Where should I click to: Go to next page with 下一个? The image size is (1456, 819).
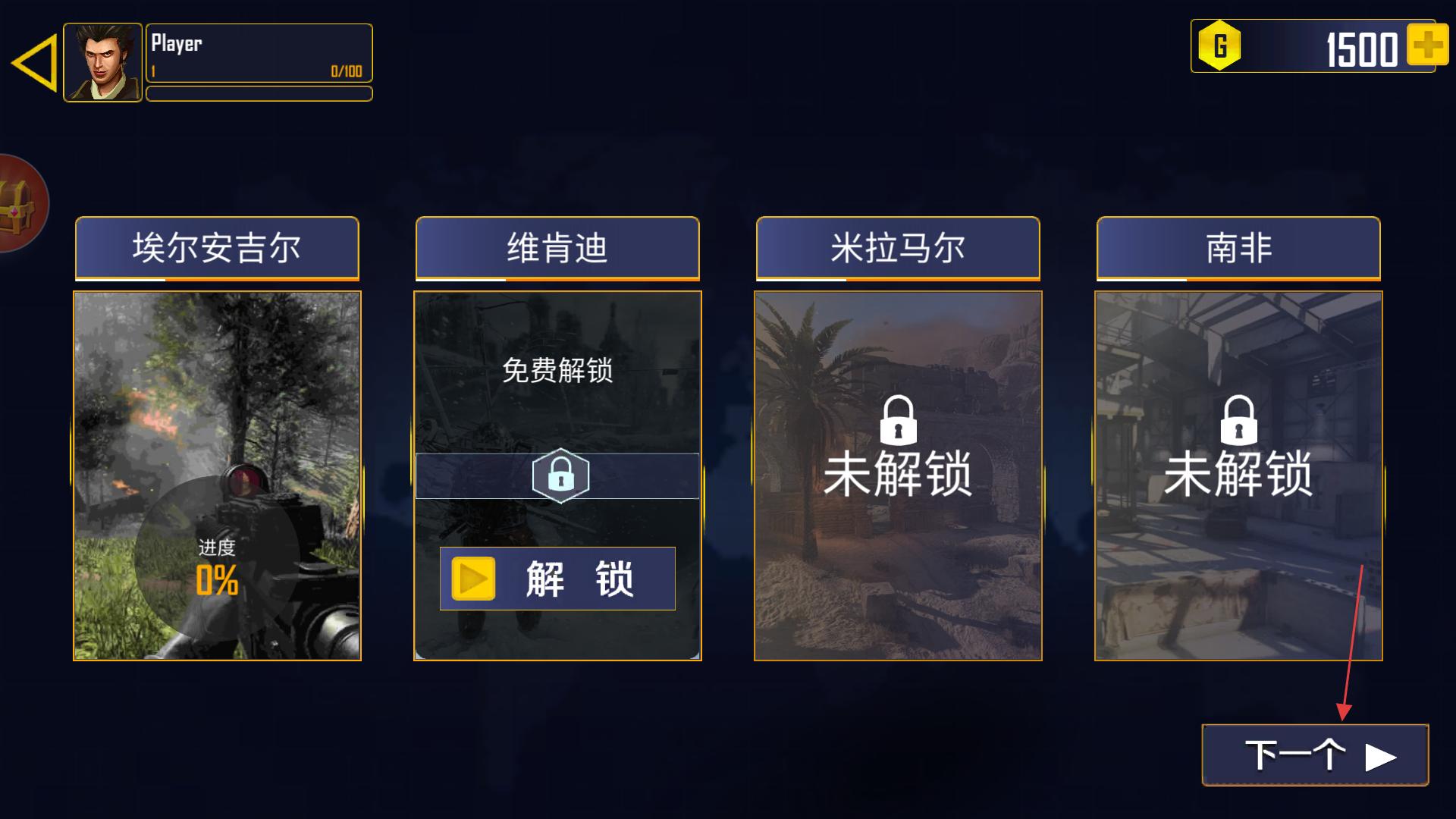1315,755
